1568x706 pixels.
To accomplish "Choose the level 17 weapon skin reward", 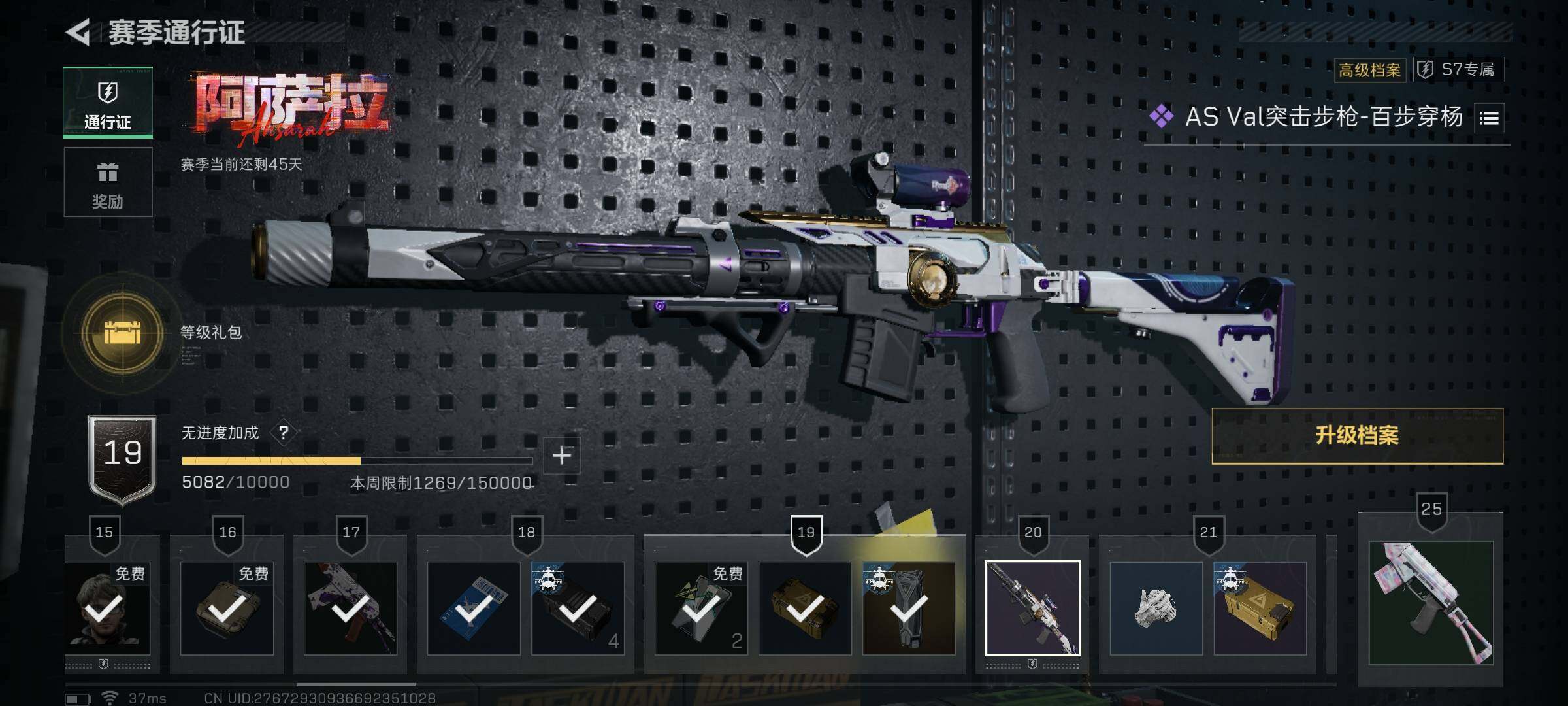I will (x=350, y=608).
